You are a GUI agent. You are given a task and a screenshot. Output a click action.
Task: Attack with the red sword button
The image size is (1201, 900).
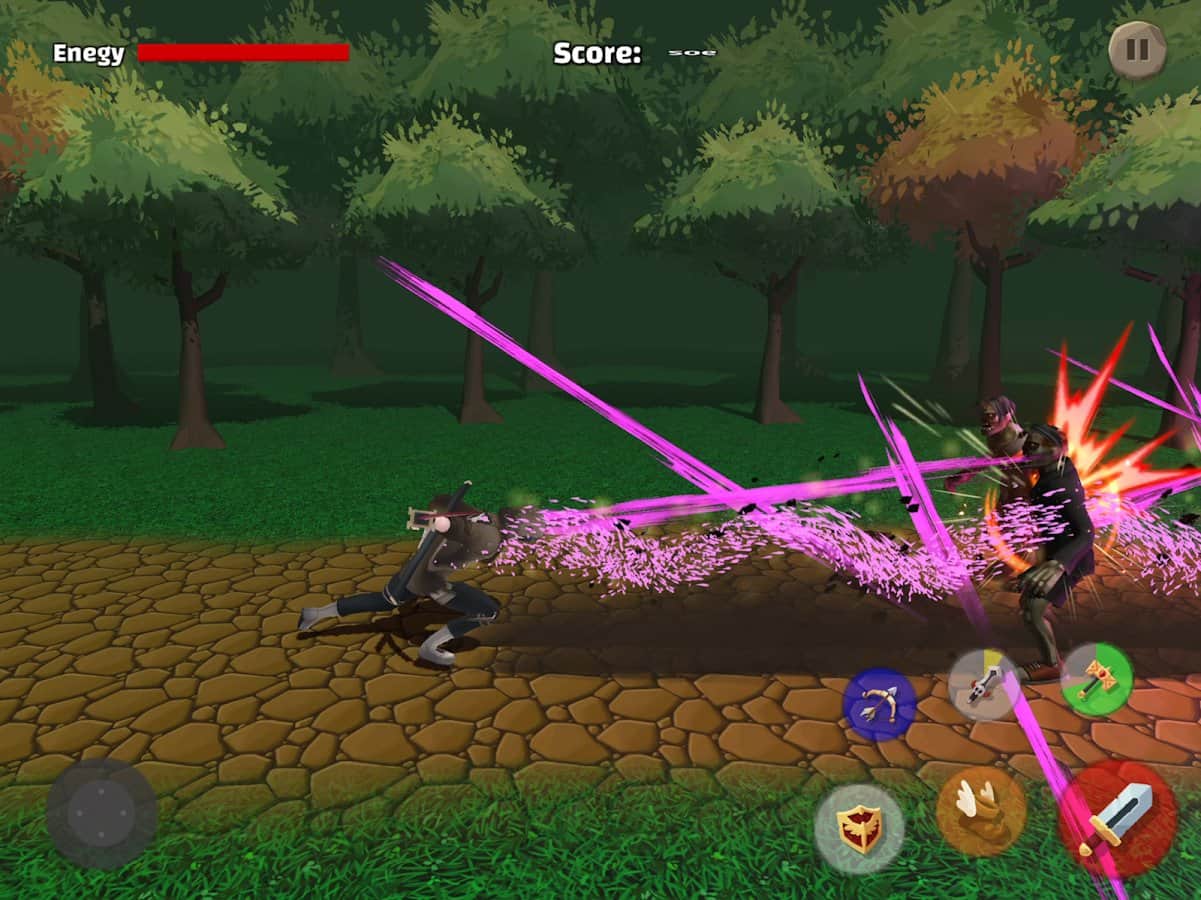coord(1118,818)
